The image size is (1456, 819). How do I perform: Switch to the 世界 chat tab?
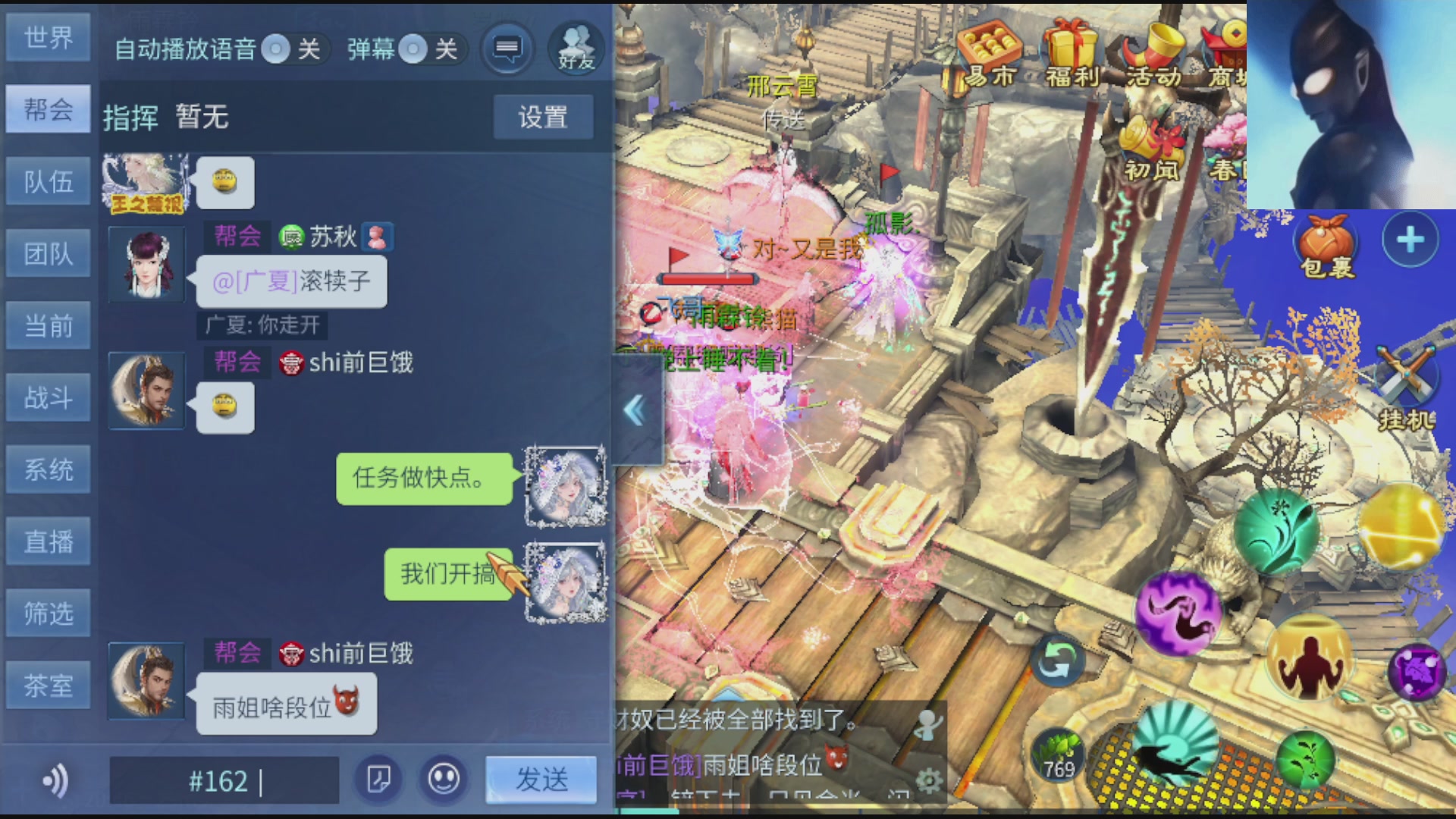pos(48,37)
